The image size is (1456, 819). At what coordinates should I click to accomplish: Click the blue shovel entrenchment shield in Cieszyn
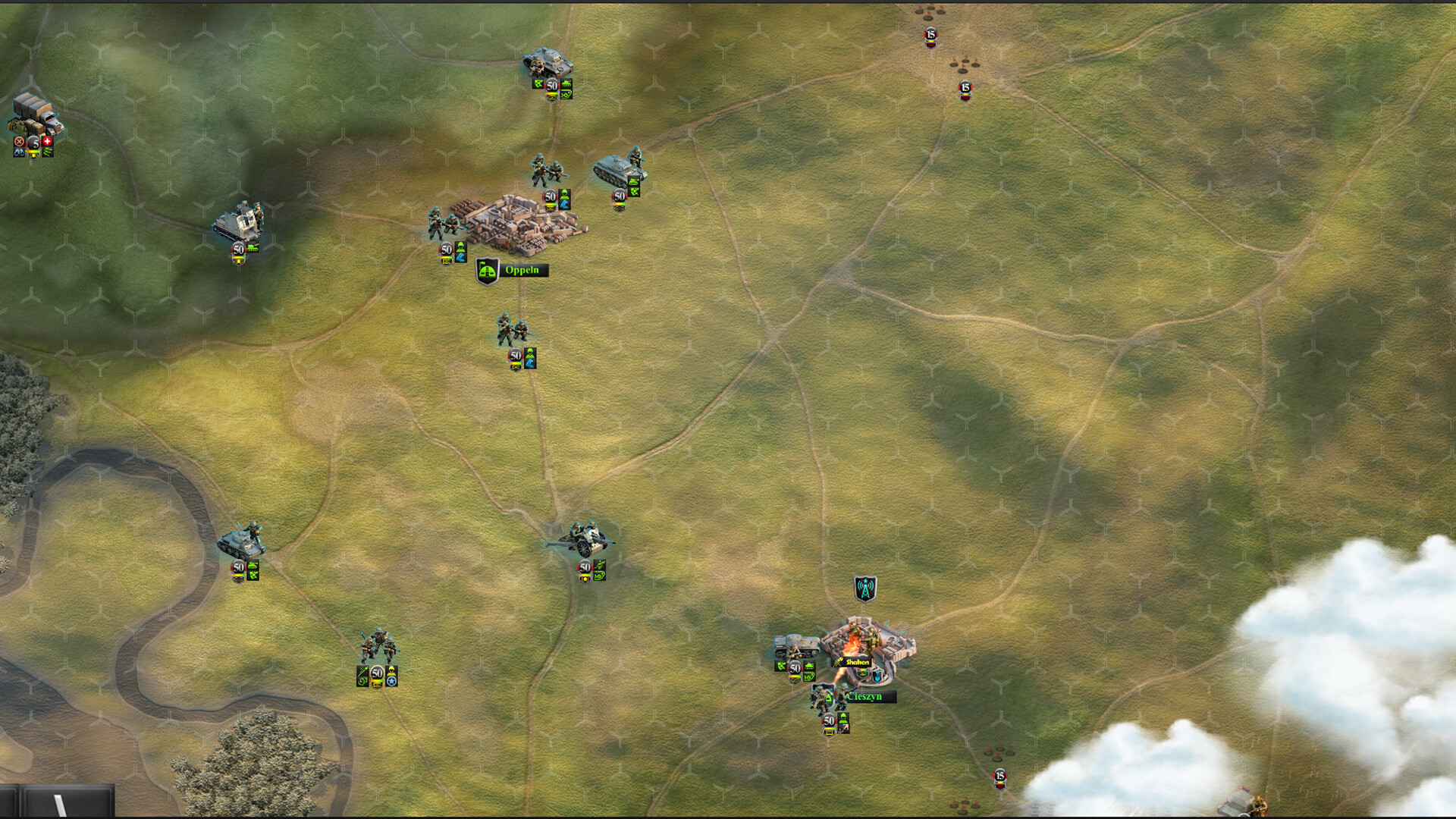[877, 676]
